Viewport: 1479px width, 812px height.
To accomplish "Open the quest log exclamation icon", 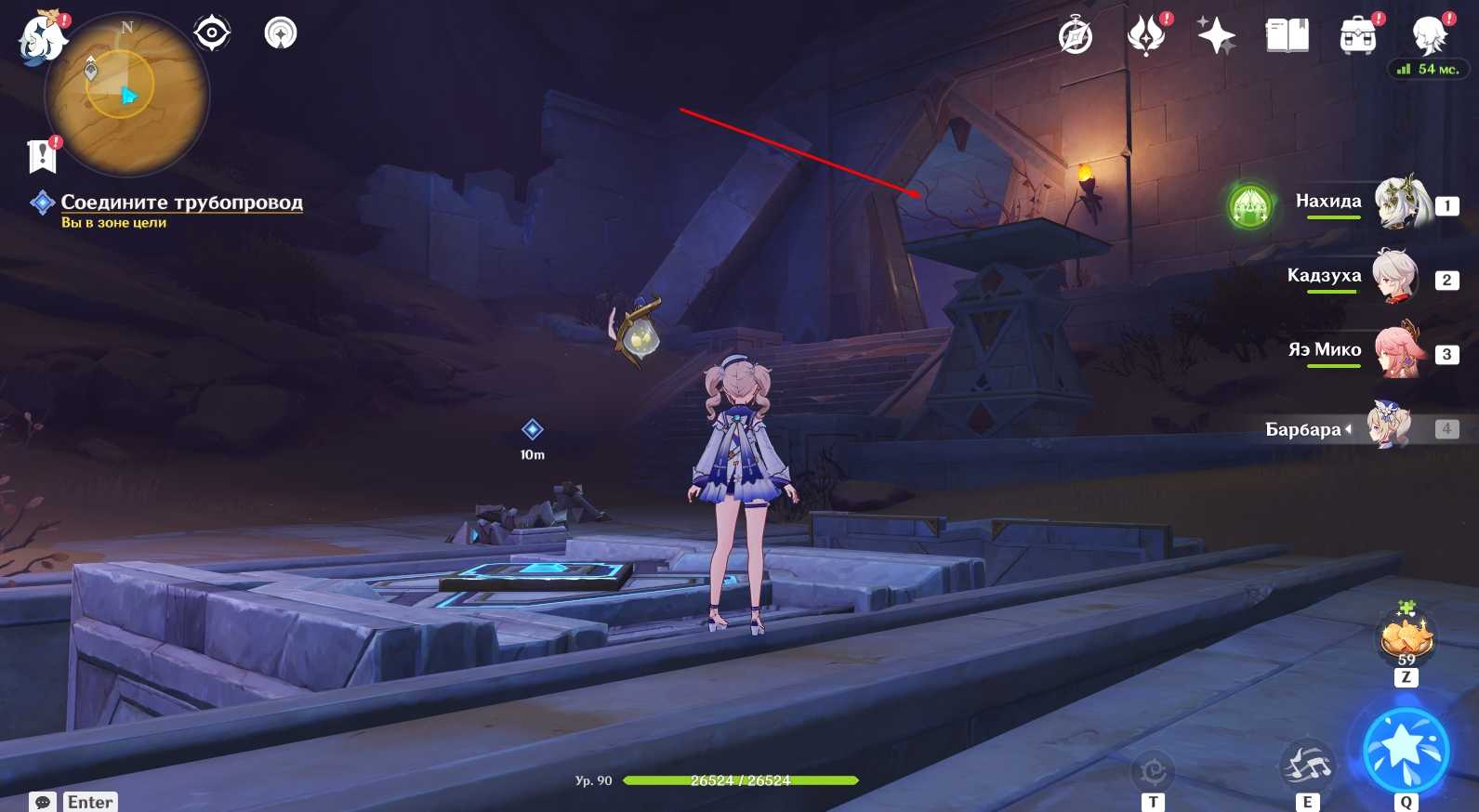I will click(x=43, y=156).
